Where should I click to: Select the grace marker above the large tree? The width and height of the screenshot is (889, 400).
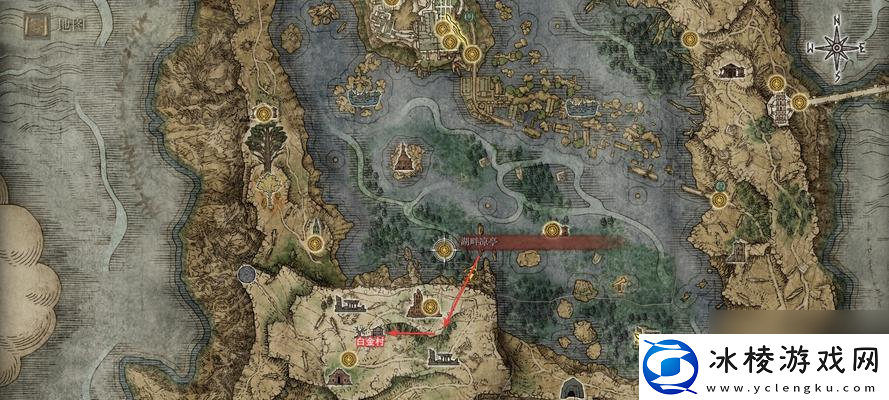coord(264,114)
